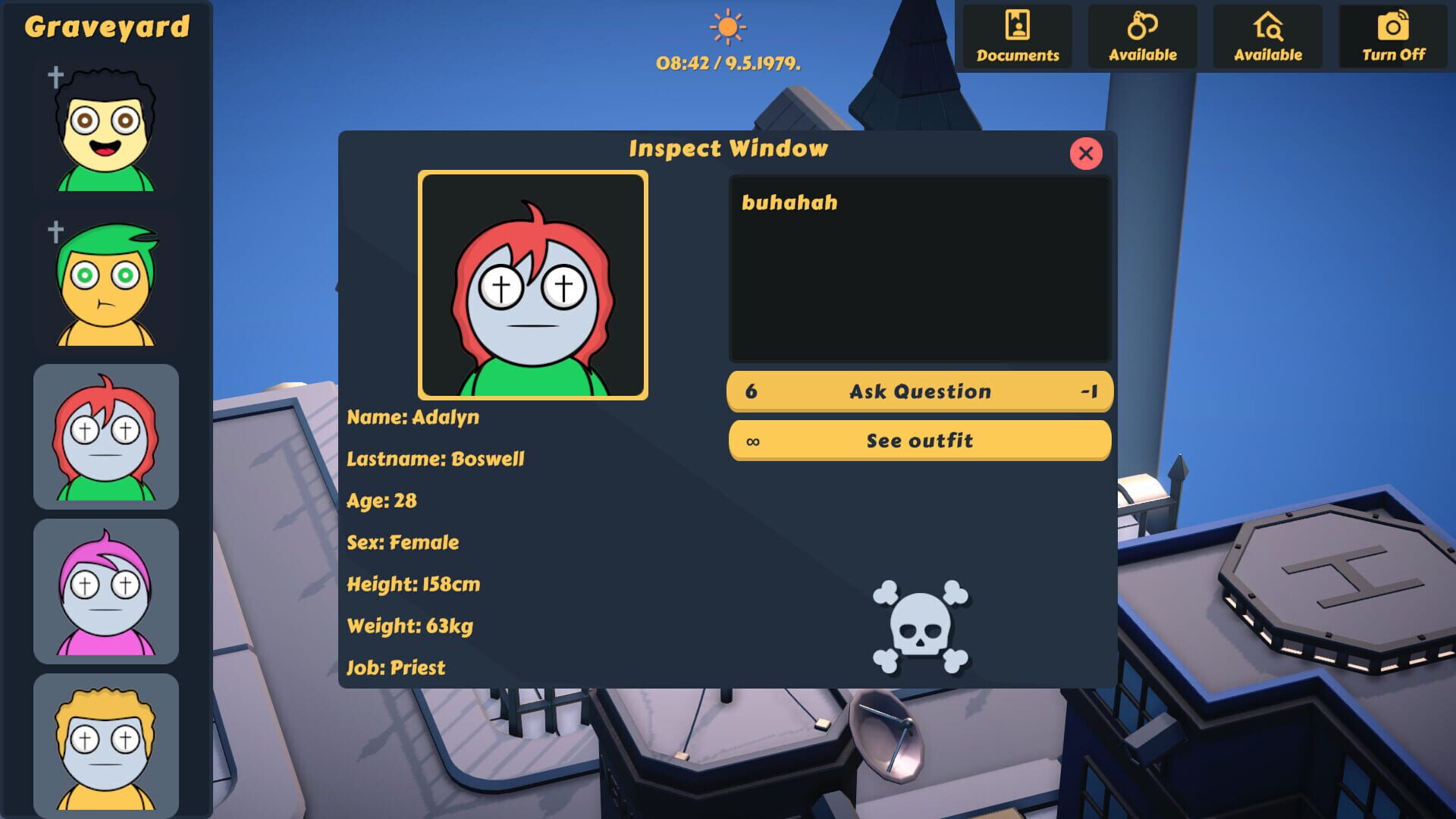Click the red X to close Inspect Window
Viewport: 1456px width, 819px height.
pyautogui.click(x=1087, y=154)
